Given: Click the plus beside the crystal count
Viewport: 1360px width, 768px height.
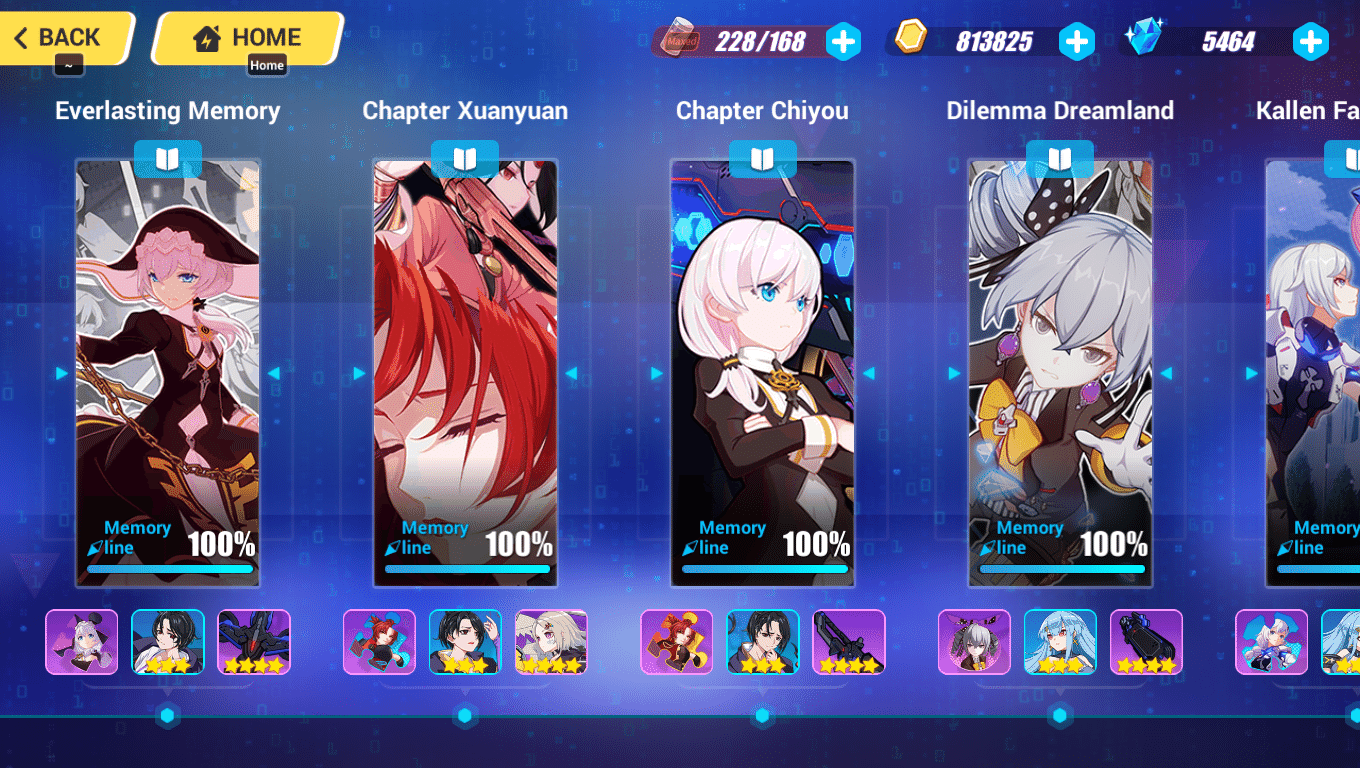Looking at the screenshot, I should point(1311,41).
